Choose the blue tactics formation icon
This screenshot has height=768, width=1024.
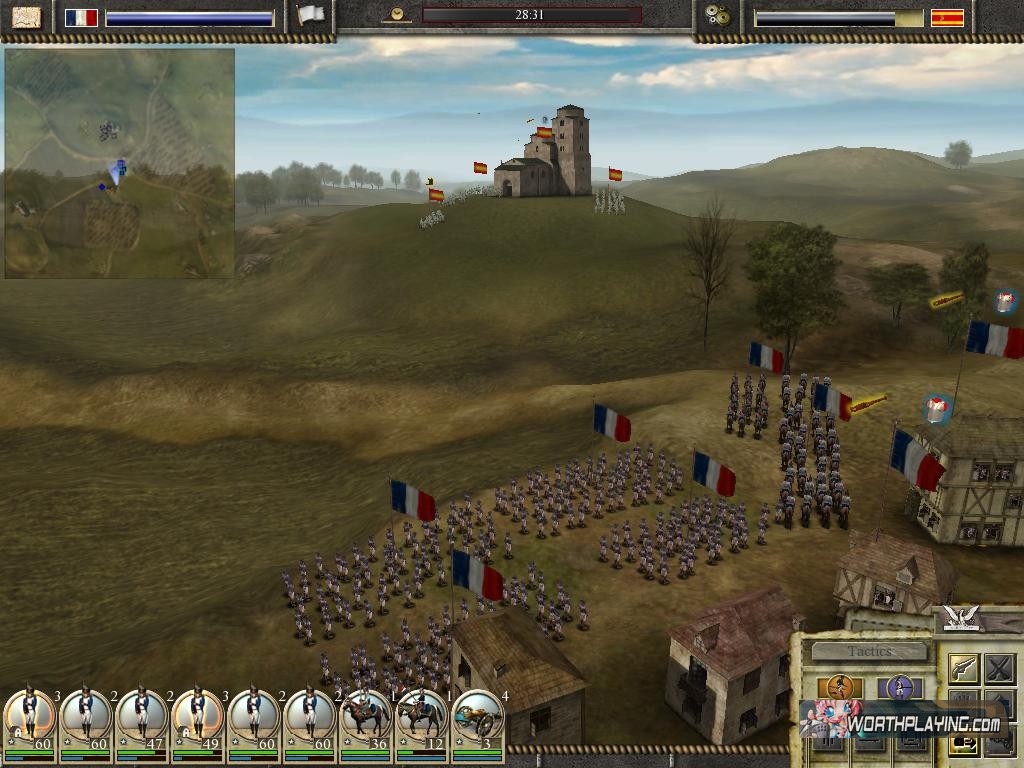[899, 687]
